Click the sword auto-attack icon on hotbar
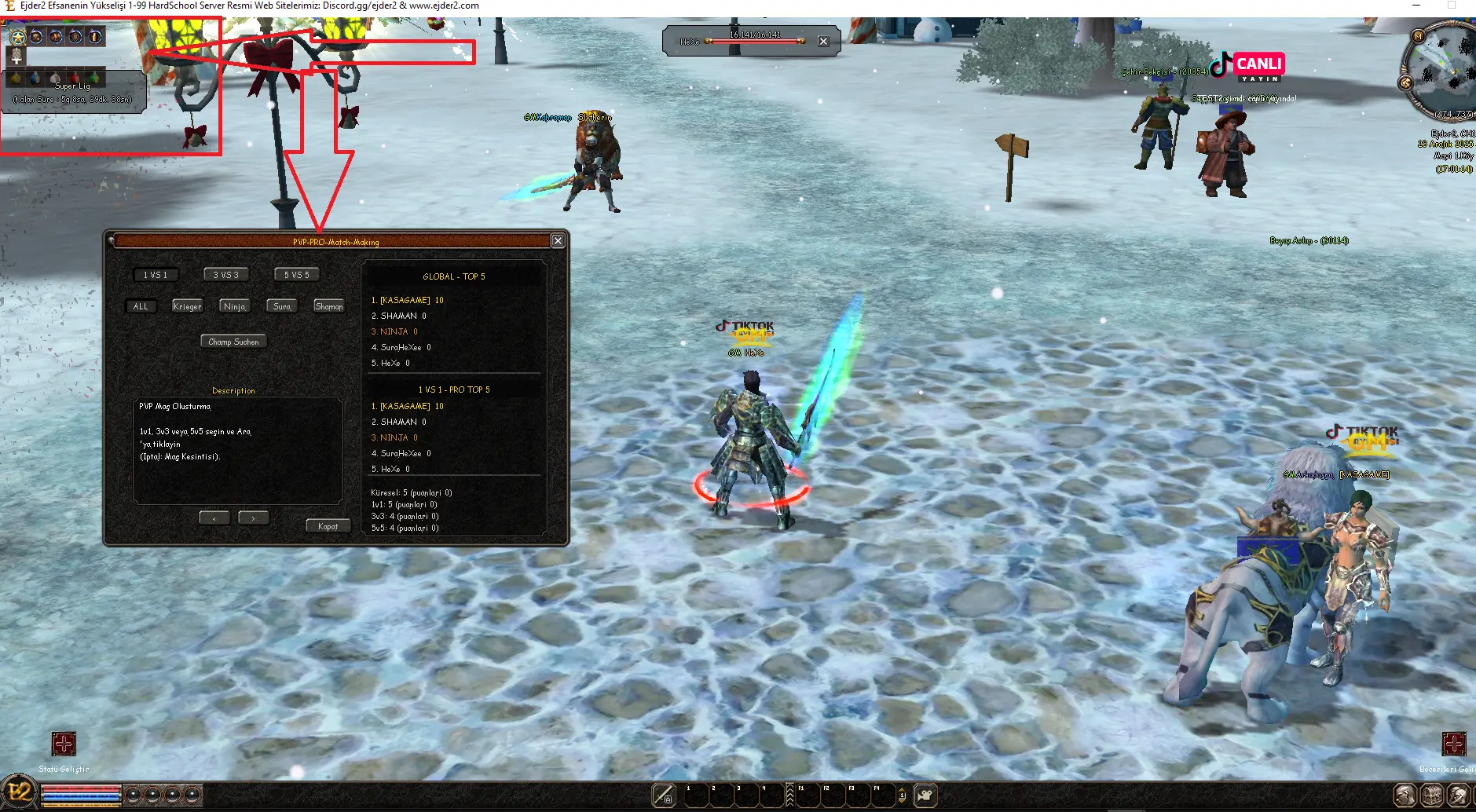1476x812 pixels. pos(664,796)
